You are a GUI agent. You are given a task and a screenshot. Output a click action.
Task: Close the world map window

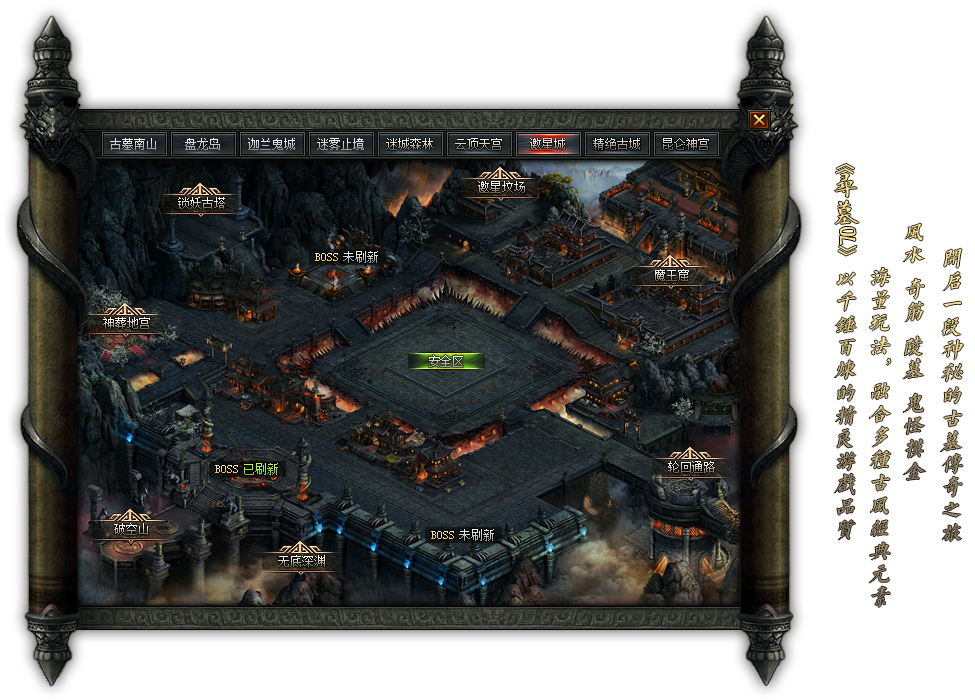coord(759,120)
